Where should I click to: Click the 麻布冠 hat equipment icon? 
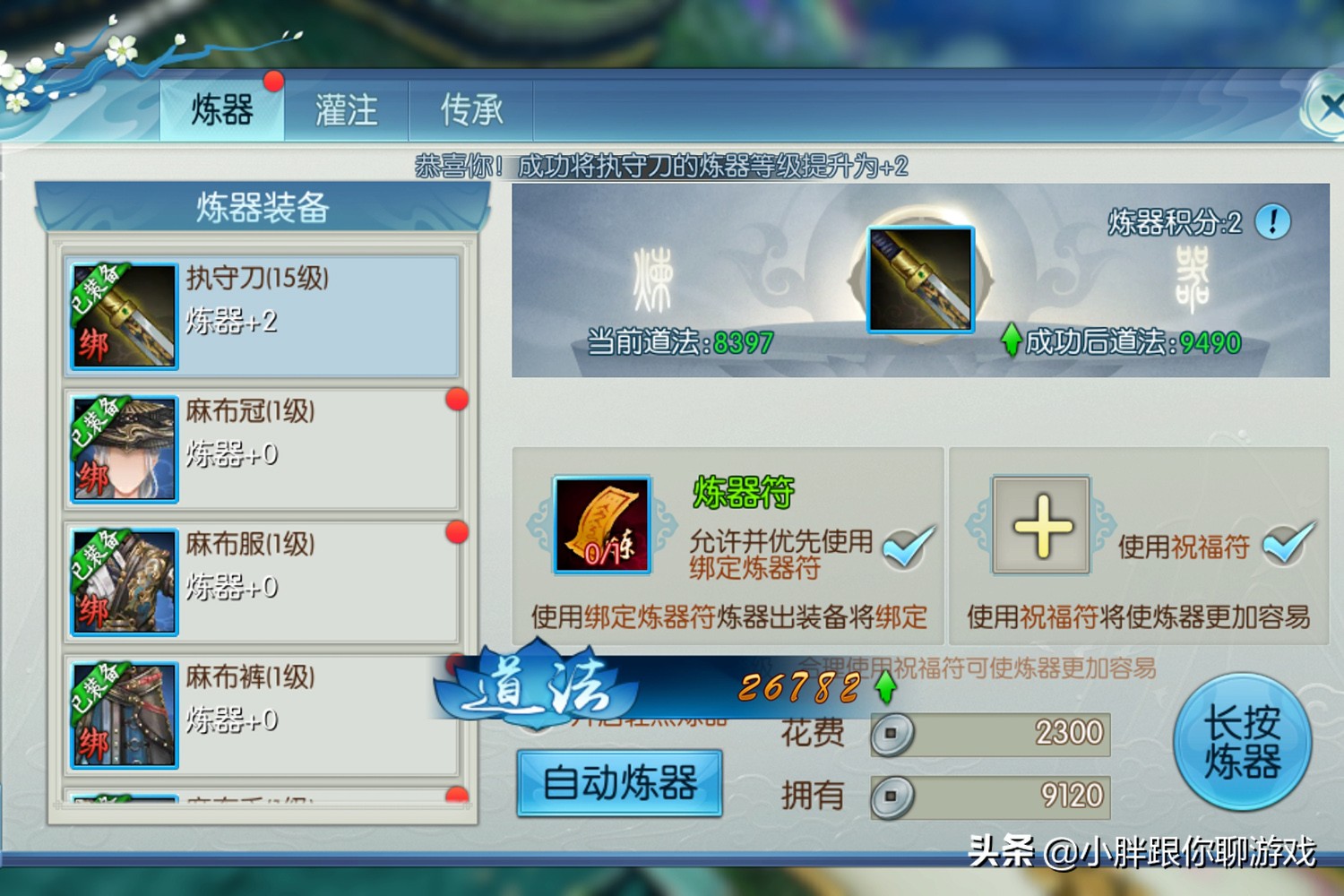click(124, 448)
